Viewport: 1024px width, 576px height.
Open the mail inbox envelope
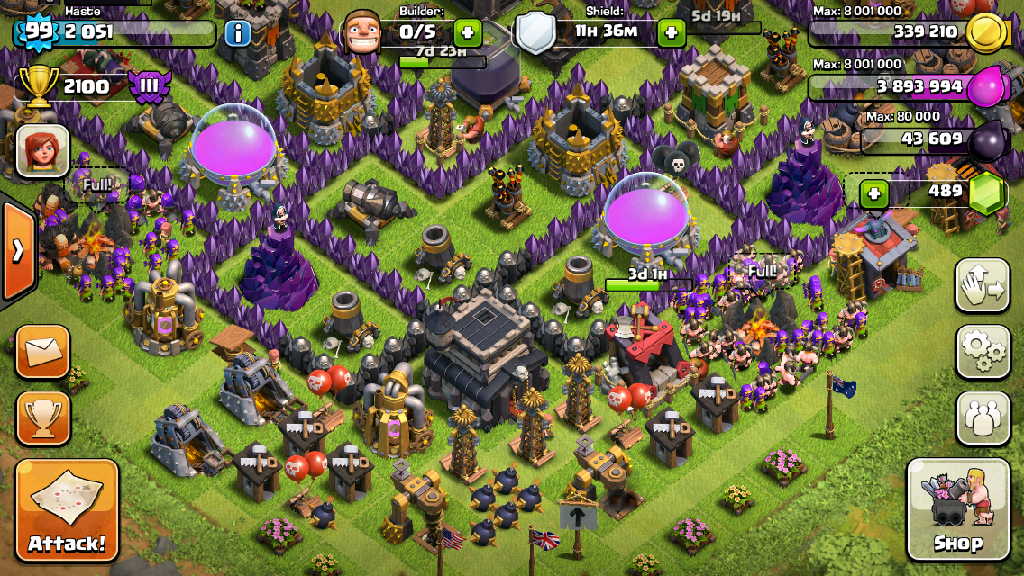(x=43, y=351)
